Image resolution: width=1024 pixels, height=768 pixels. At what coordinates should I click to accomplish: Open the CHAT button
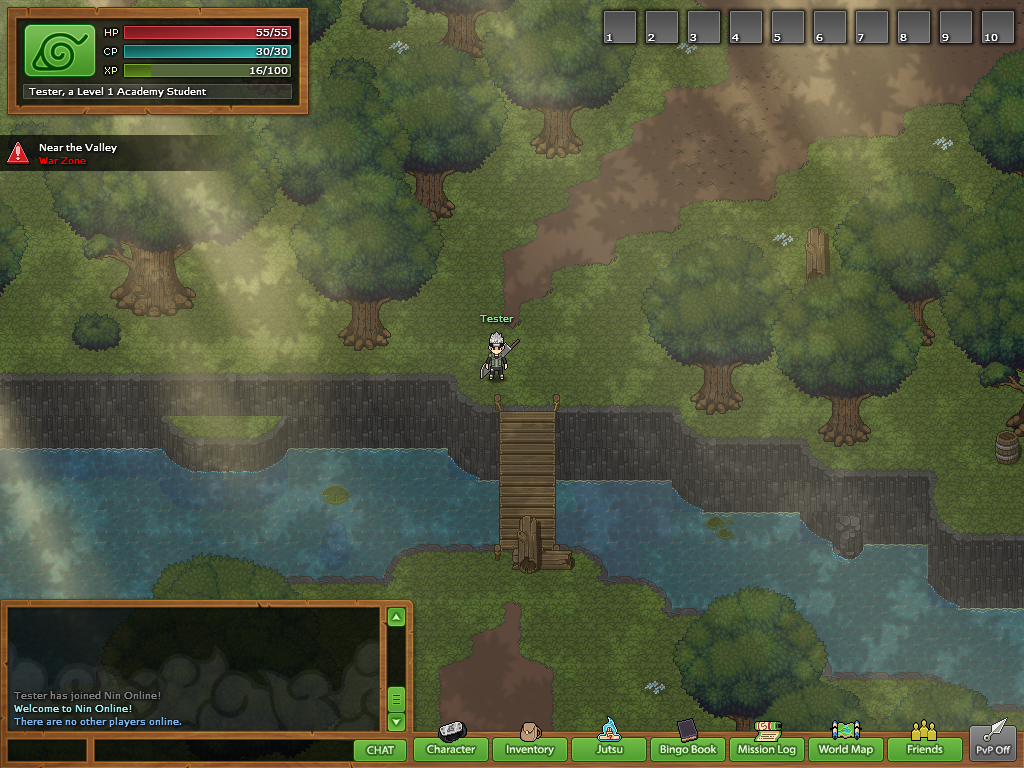[380, 749]
